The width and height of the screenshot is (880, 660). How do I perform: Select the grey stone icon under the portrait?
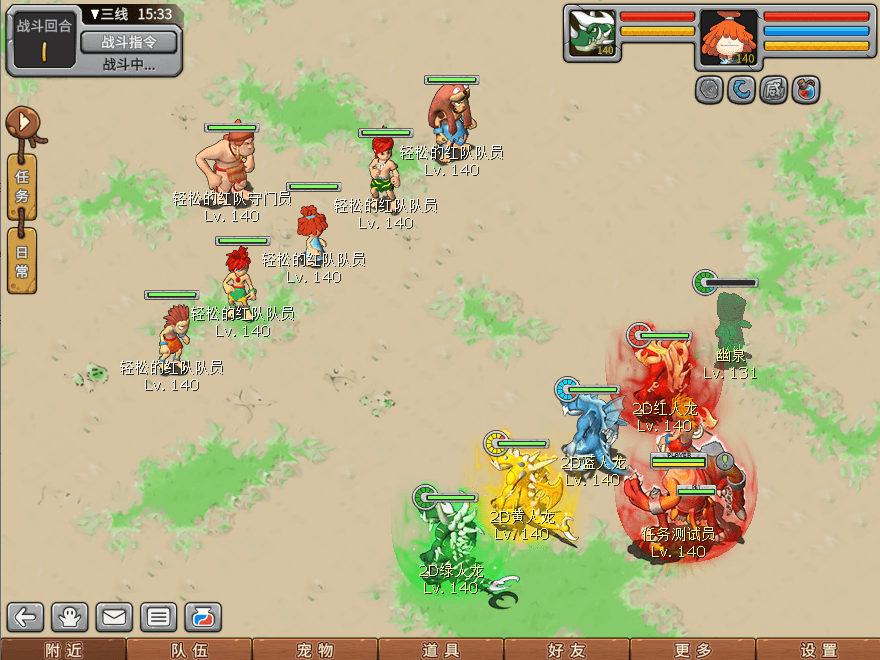pos(710,90)
